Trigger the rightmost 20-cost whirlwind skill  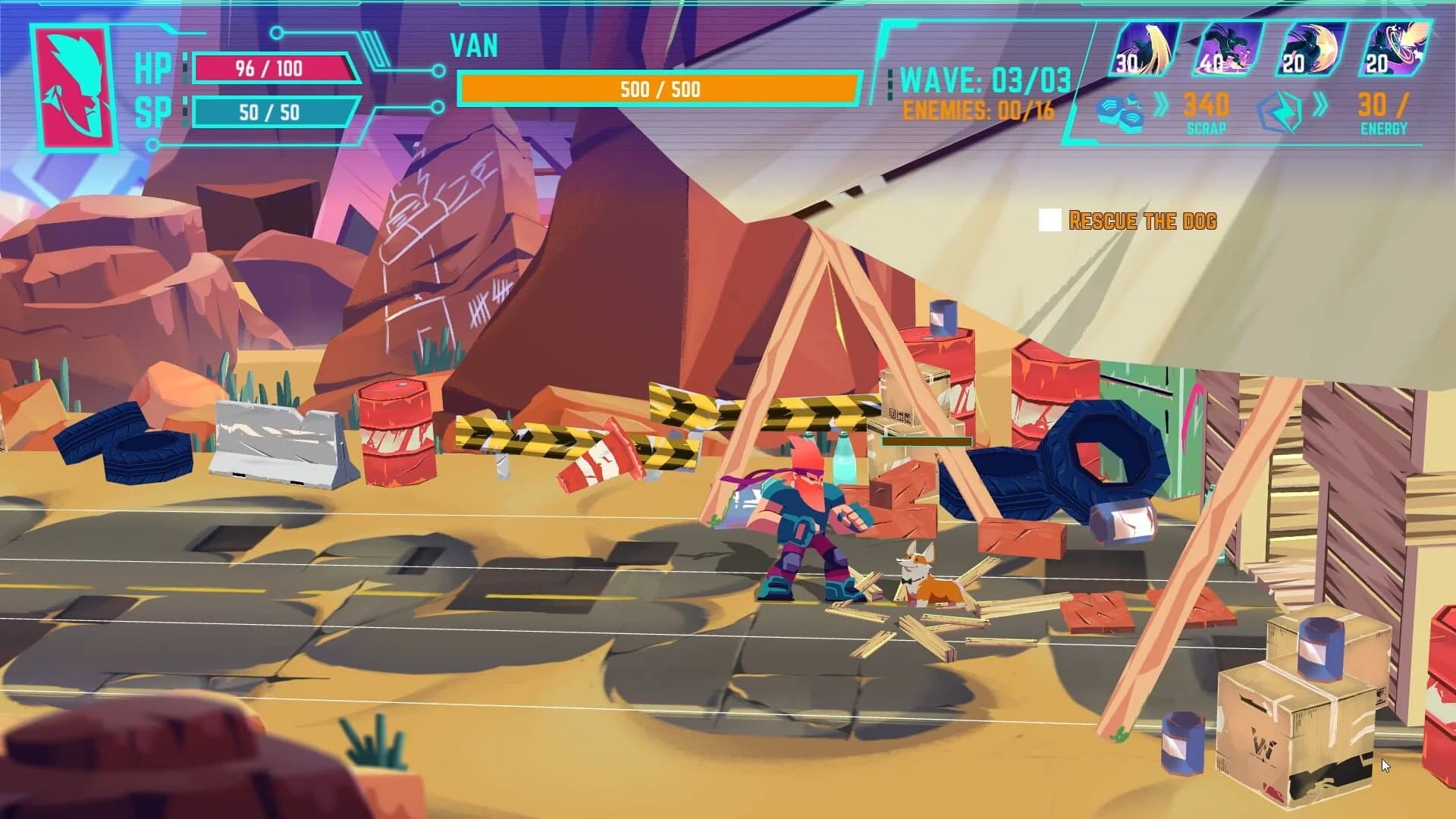(x=1394, y=49)
